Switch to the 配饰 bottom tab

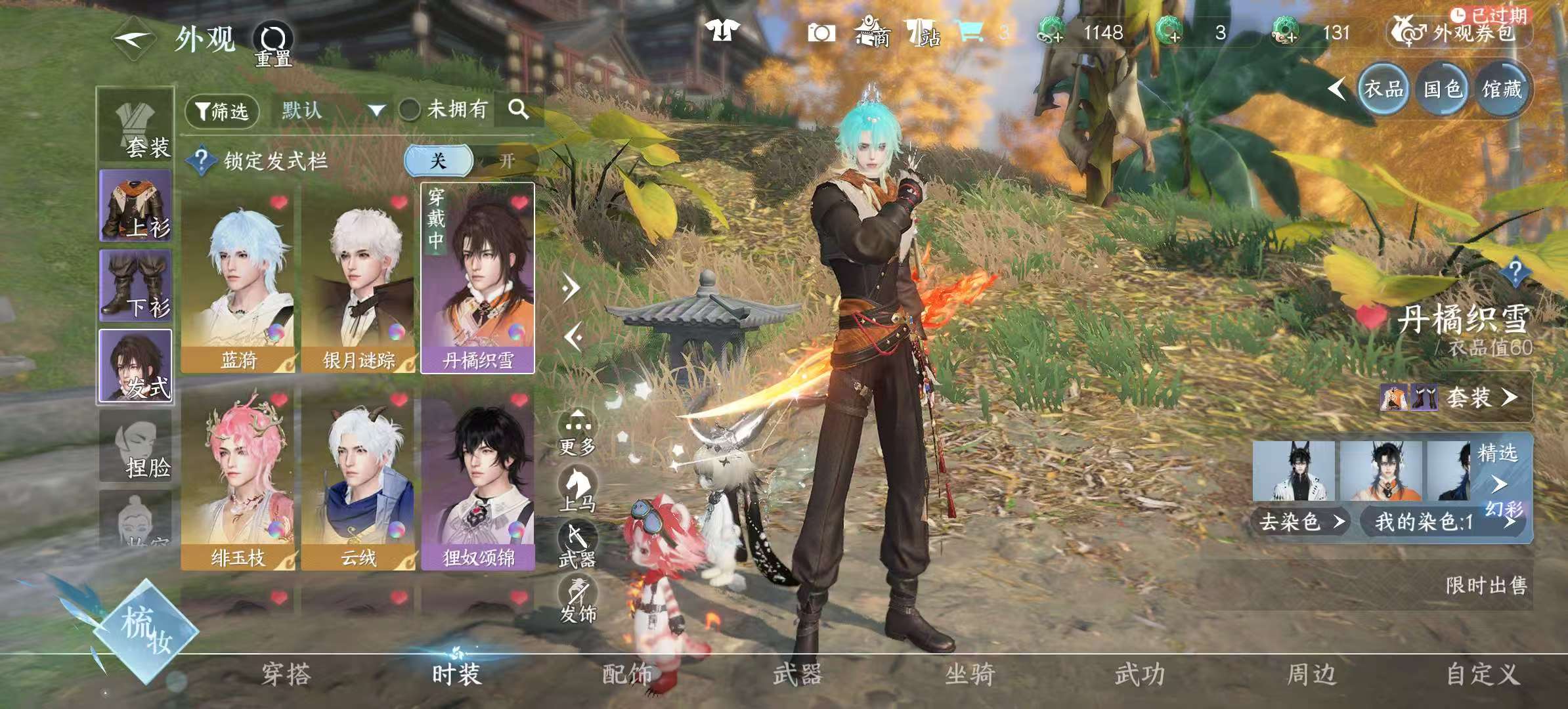click(x=627, y=675)
